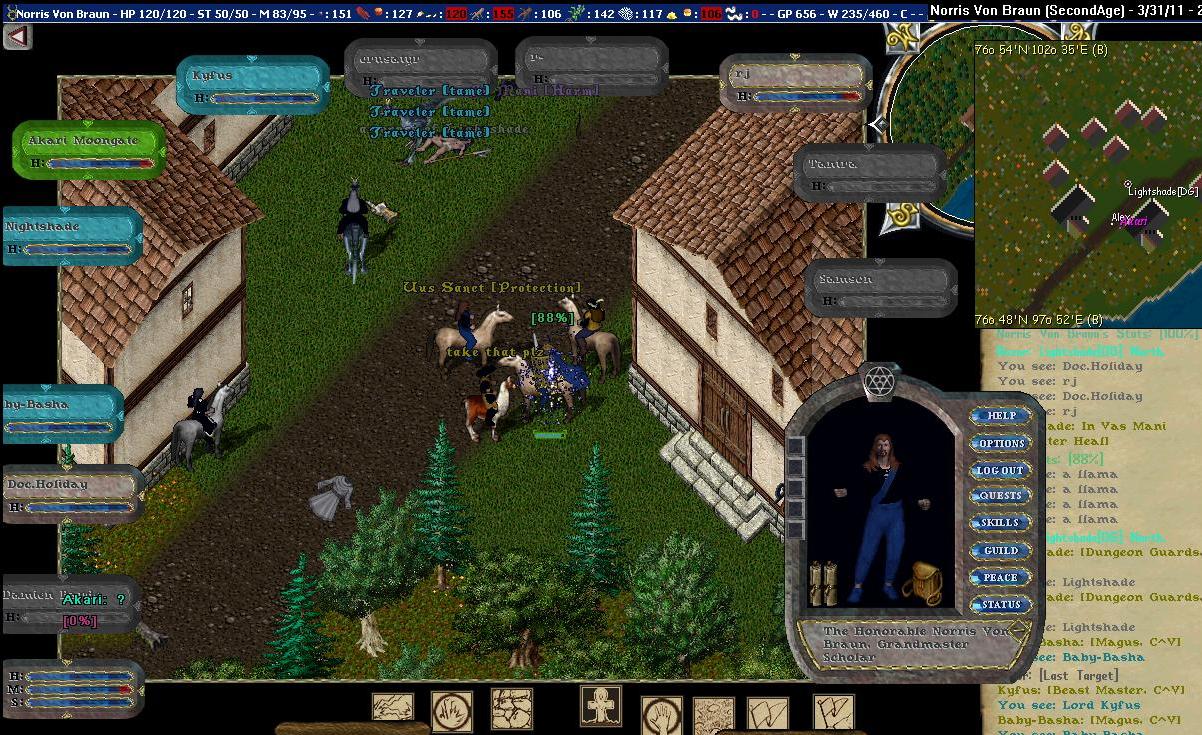Select Kyfus's health bar gump
The height and width of the screenshot is (735, 1202).
click(x=252, y=84)
